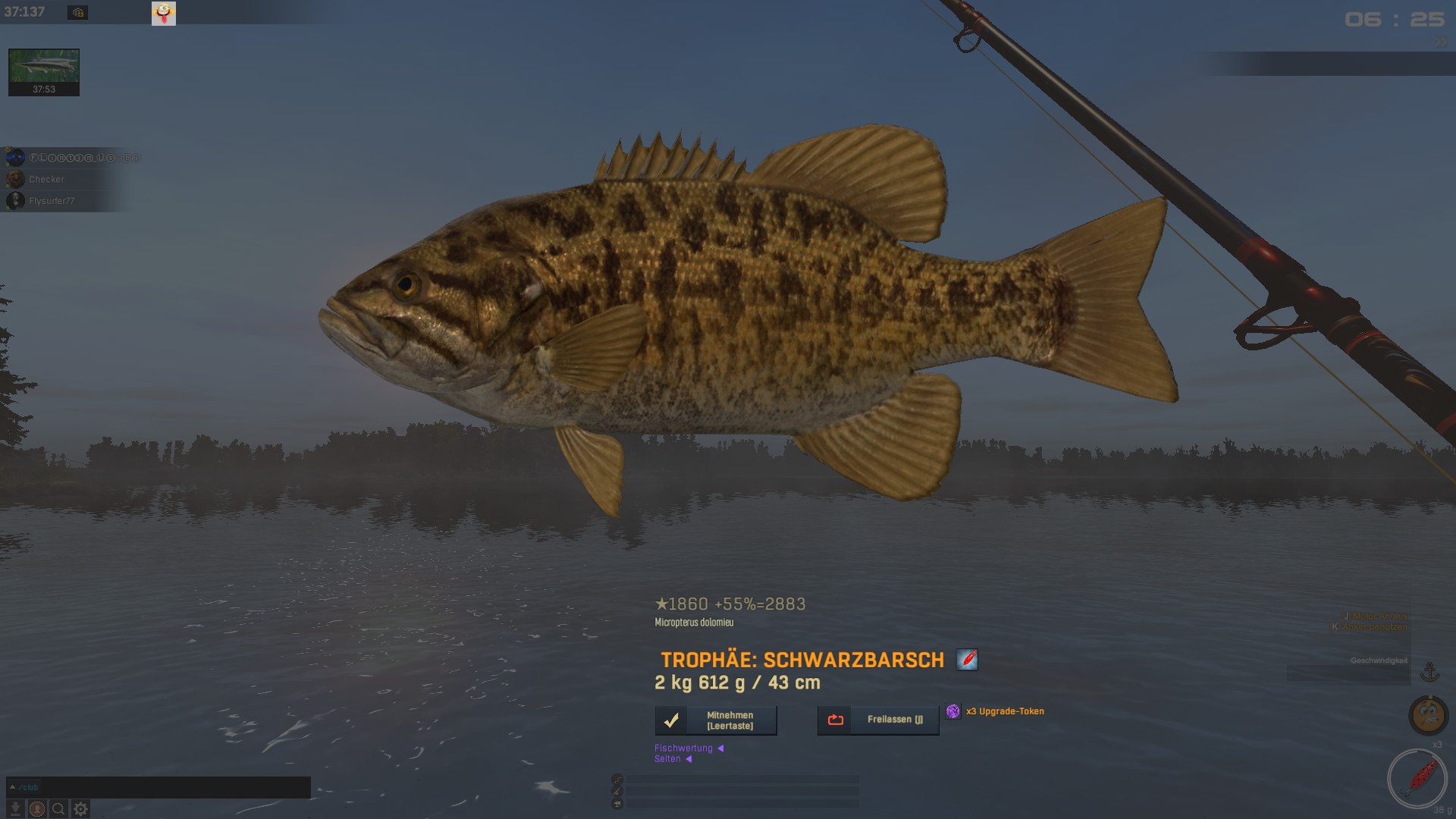Image resolution: width=1456 pixels, height=819 pixels.
Task: Select player Checker in the list
Action: pos(46,180)
